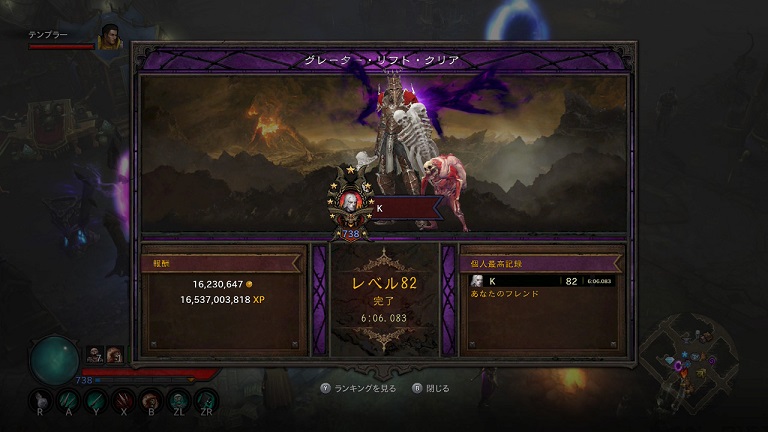The height and width of the screenshot is (432, 768).
Task: Activate the skill icon bound to R
Action: [40, 398]
